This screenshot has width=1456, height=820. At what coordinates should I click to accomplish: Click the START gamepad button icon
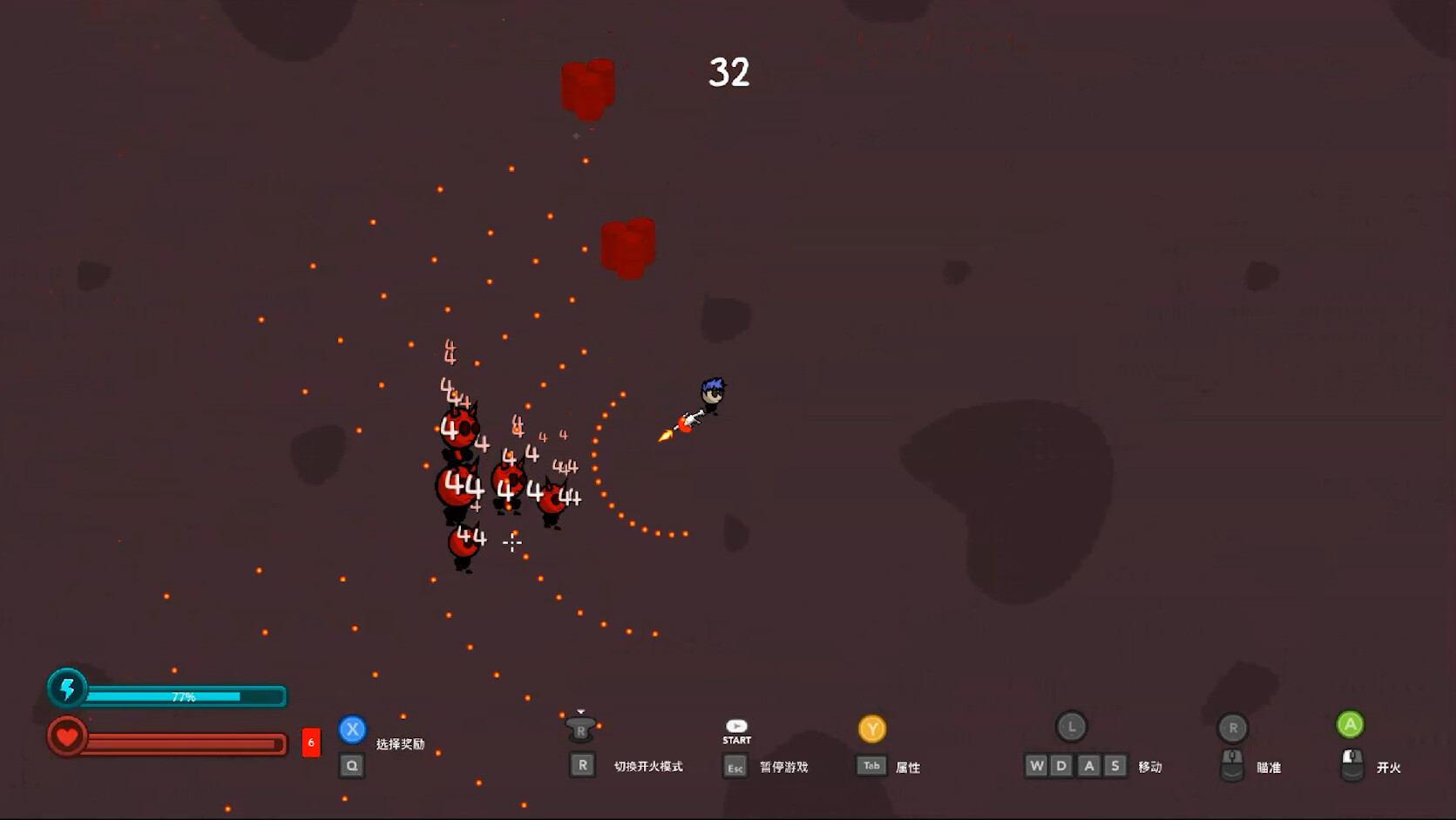[x=736, y=726]
